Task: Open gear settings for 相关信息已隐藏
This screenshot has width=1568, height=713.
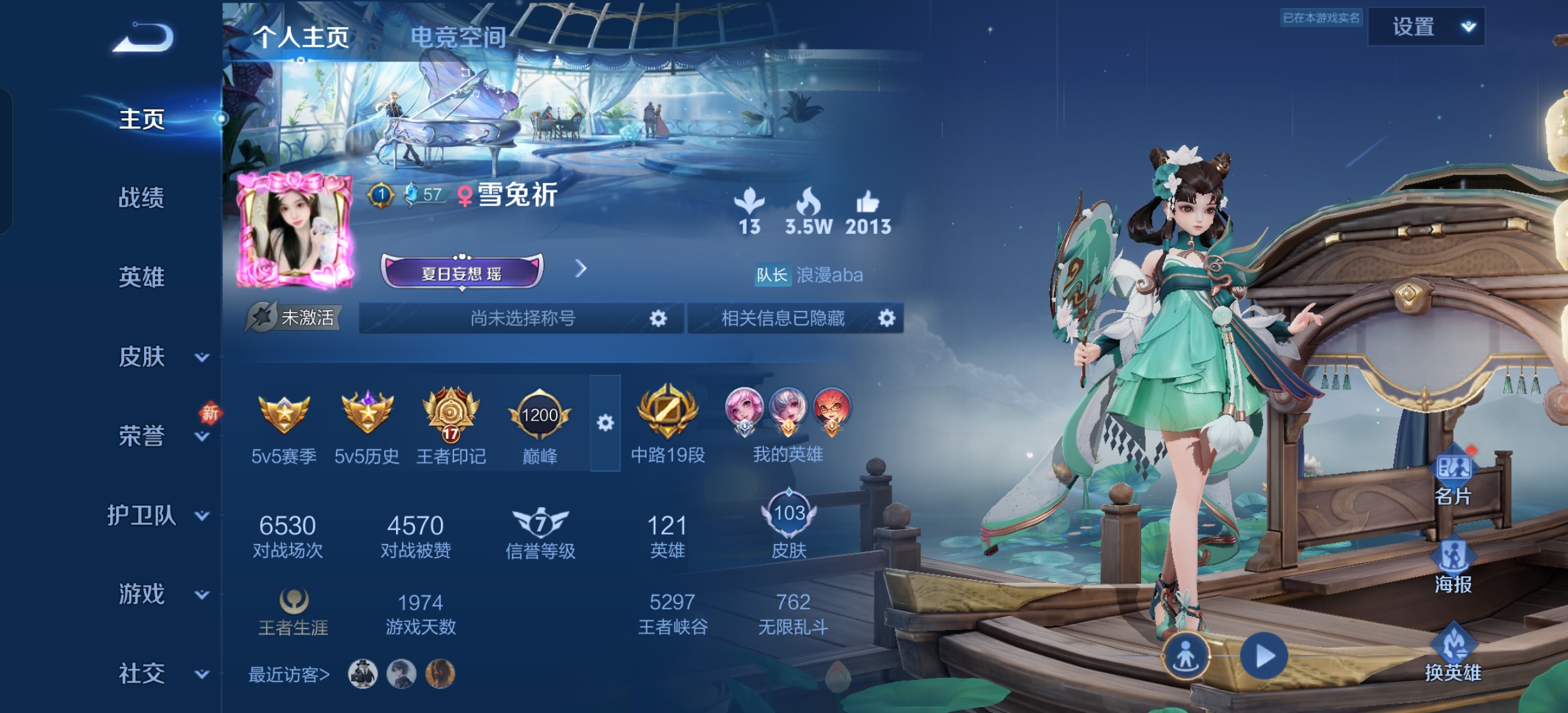Action: click(x=886, y=318)
